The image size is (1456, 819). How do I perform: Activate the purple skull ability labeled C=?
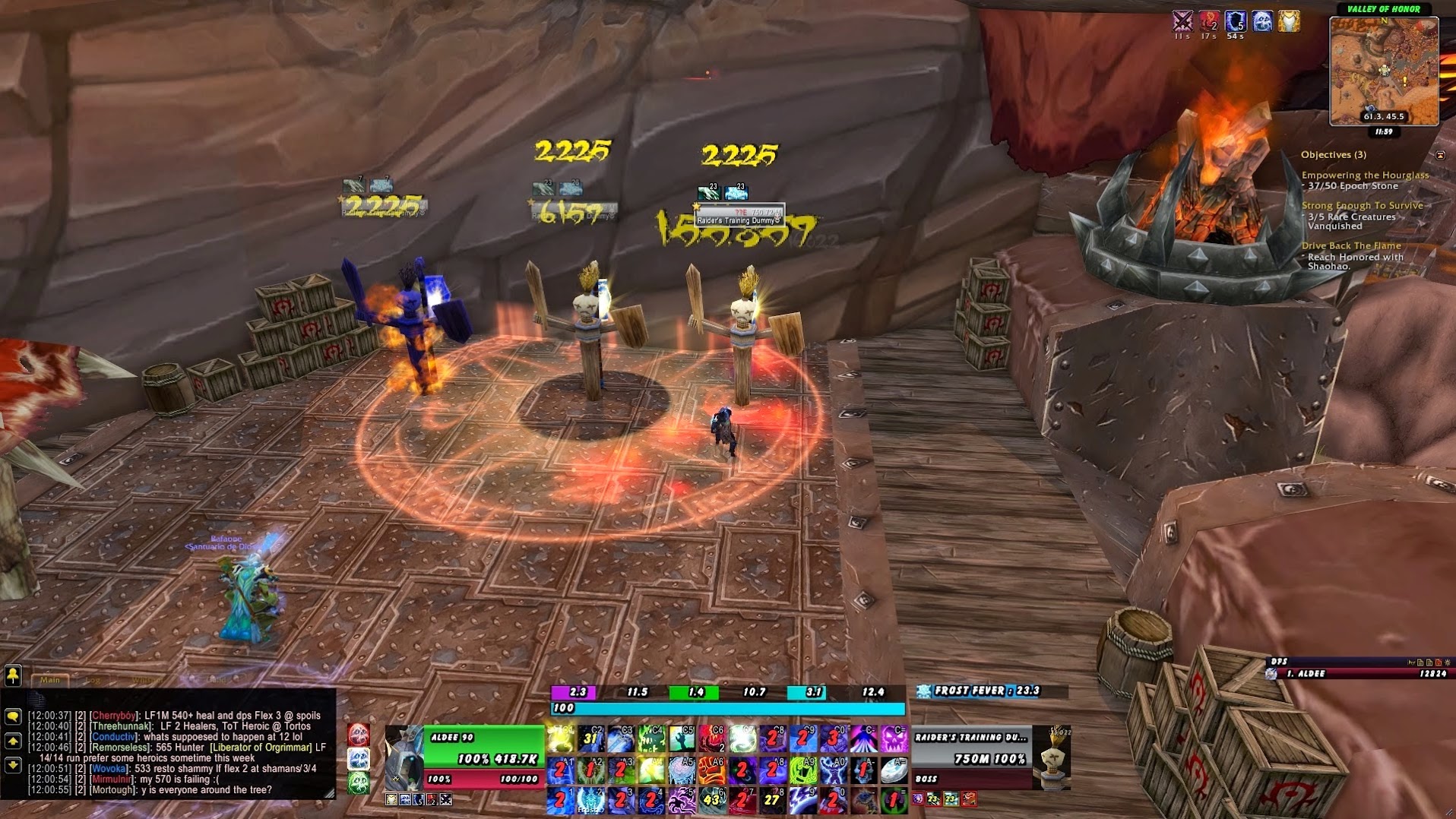pos(894,738)
